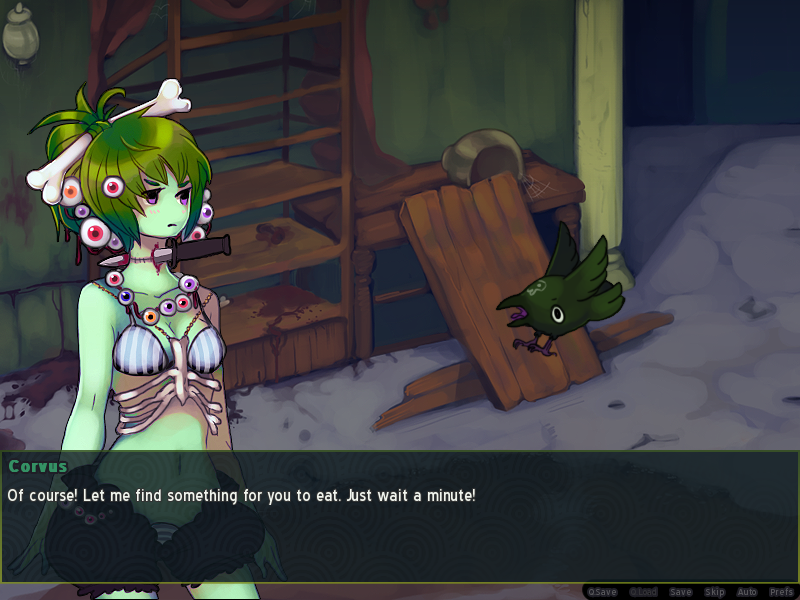Viewport: 800px width, 600px height.
Task: Click the QSave quick save button
Action: [601, 592]
